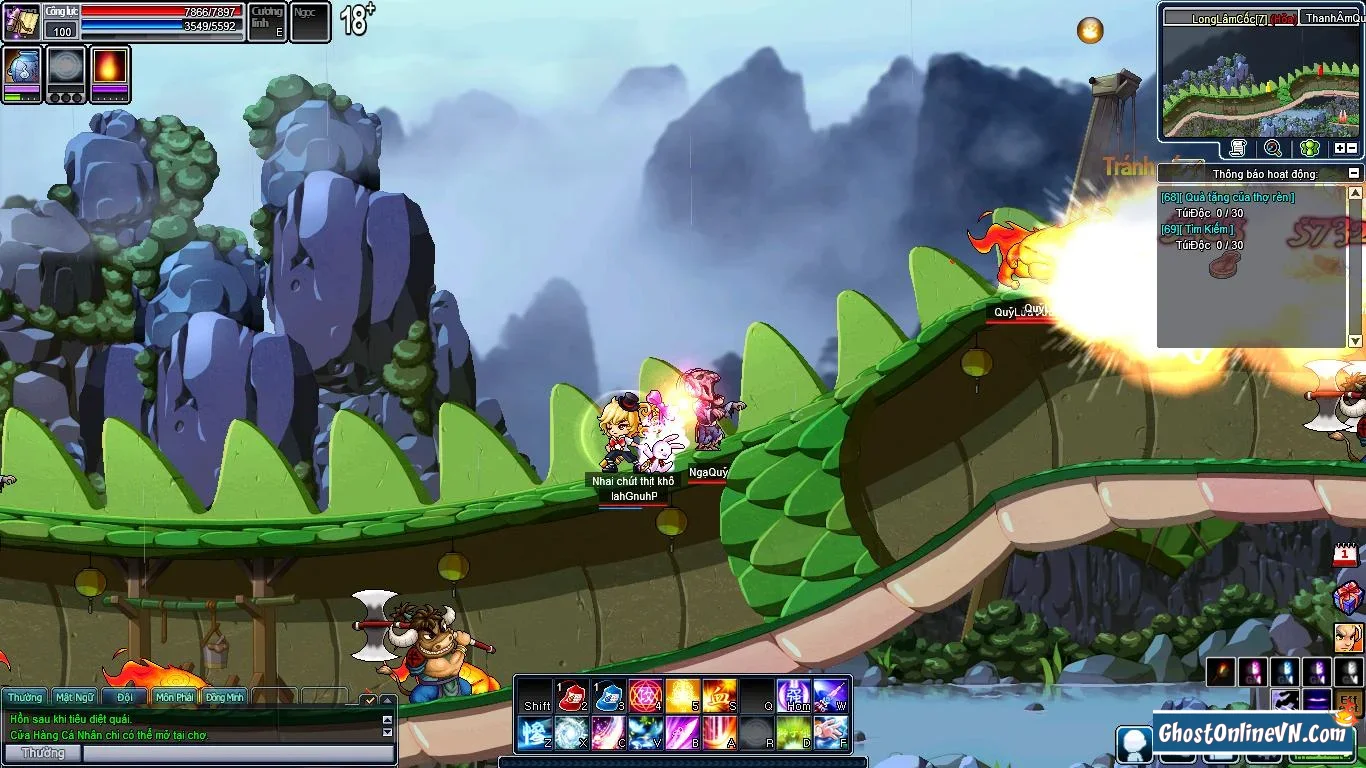Switch to the Đồng Minh chat tab
The height and width of the screenshot is (768, 1366).
(x=225, y=697)
